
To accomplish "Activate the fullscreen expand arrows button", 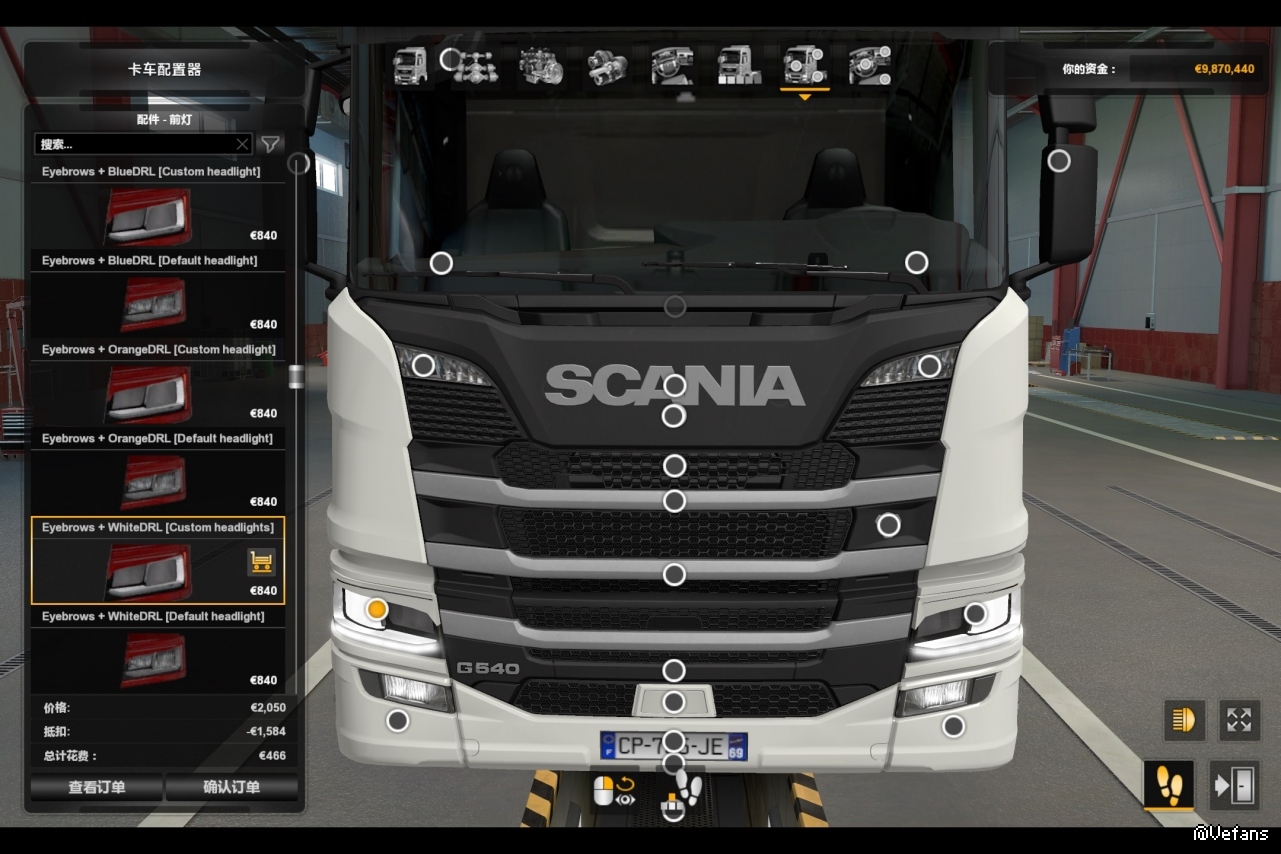I will pos(1239,720).
